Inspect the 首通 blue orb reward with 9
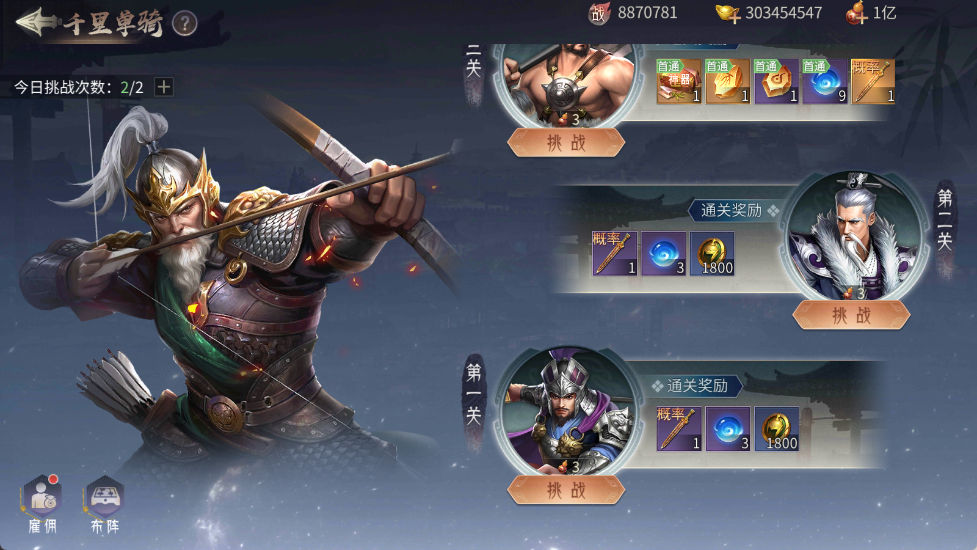Viewport: 977px width, 550px height. (823, 81)
